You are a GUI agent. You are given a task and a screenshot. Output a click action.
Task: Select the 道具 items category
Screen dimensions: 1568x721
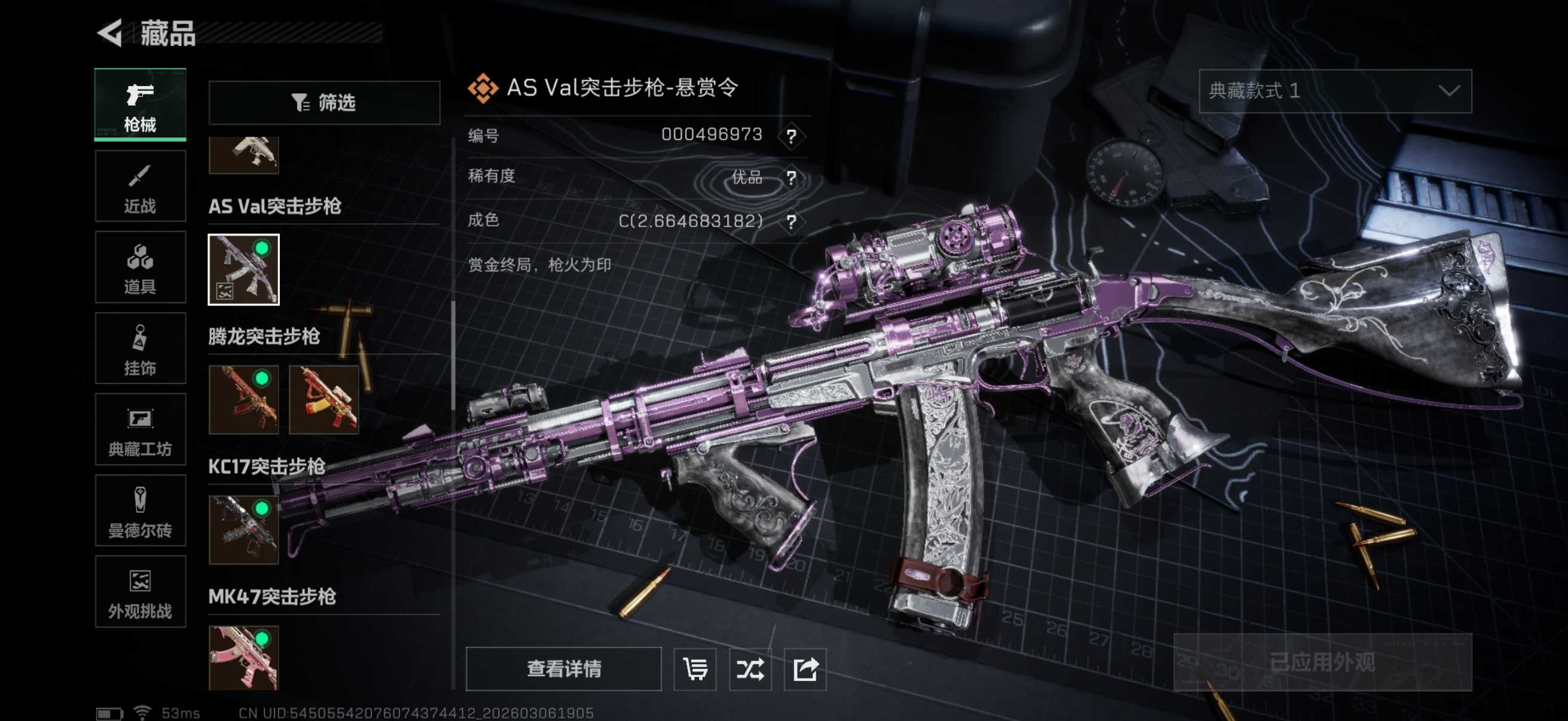point(140,267)
